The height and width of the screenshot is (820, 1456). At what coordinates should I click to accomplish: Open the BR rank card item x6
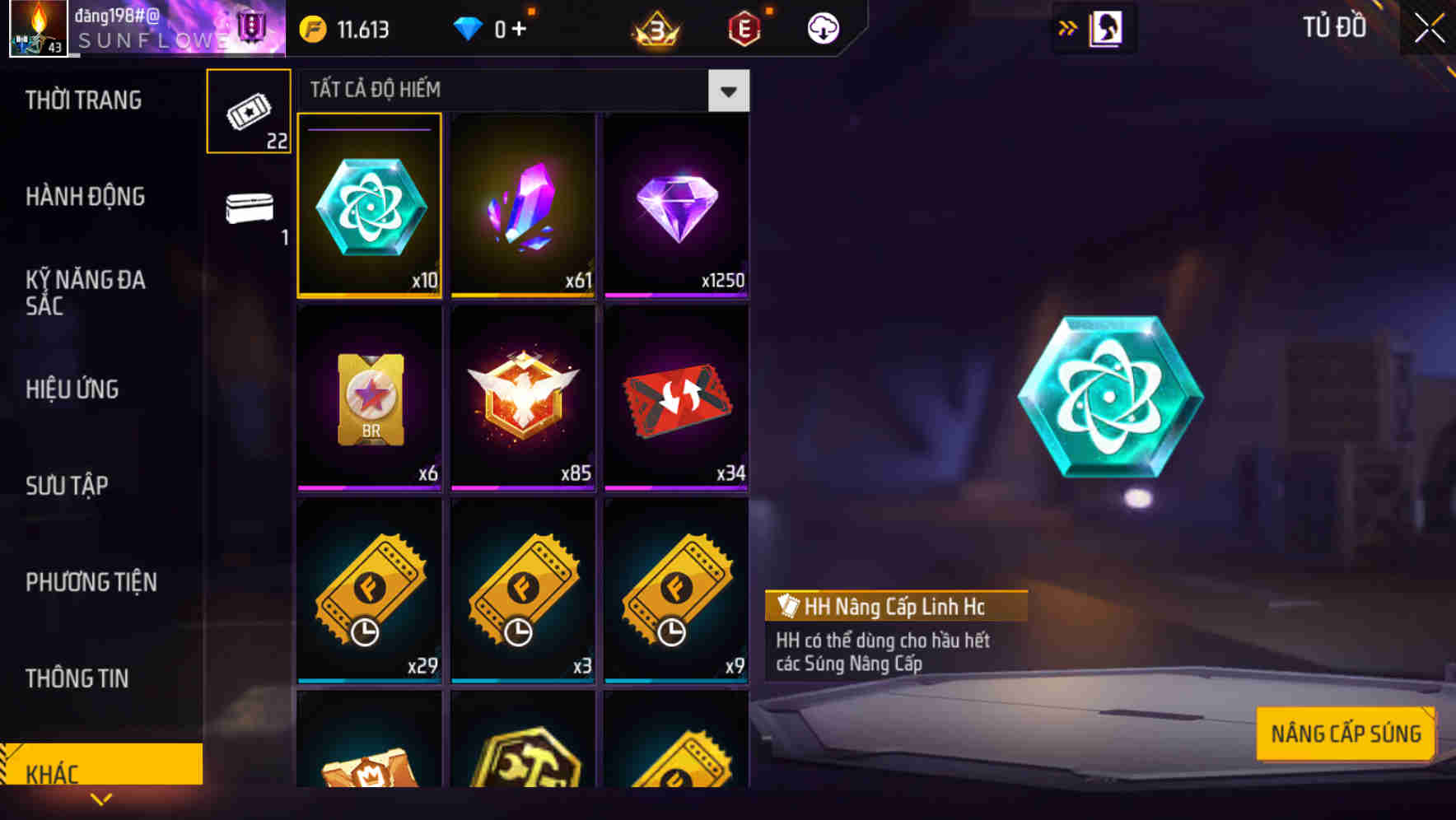pos(369,398)
